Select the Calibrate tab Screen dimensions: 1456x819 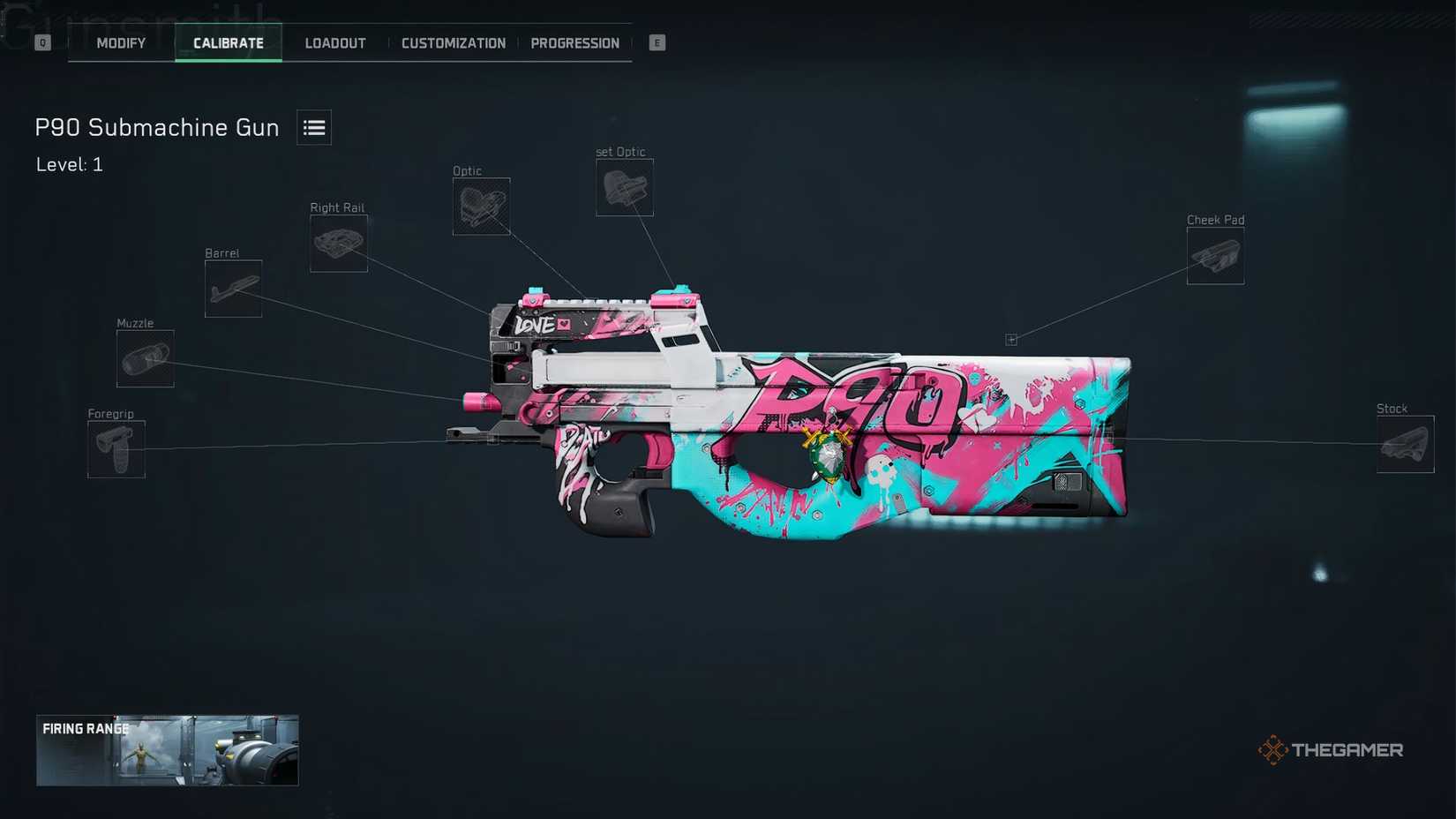228,41
